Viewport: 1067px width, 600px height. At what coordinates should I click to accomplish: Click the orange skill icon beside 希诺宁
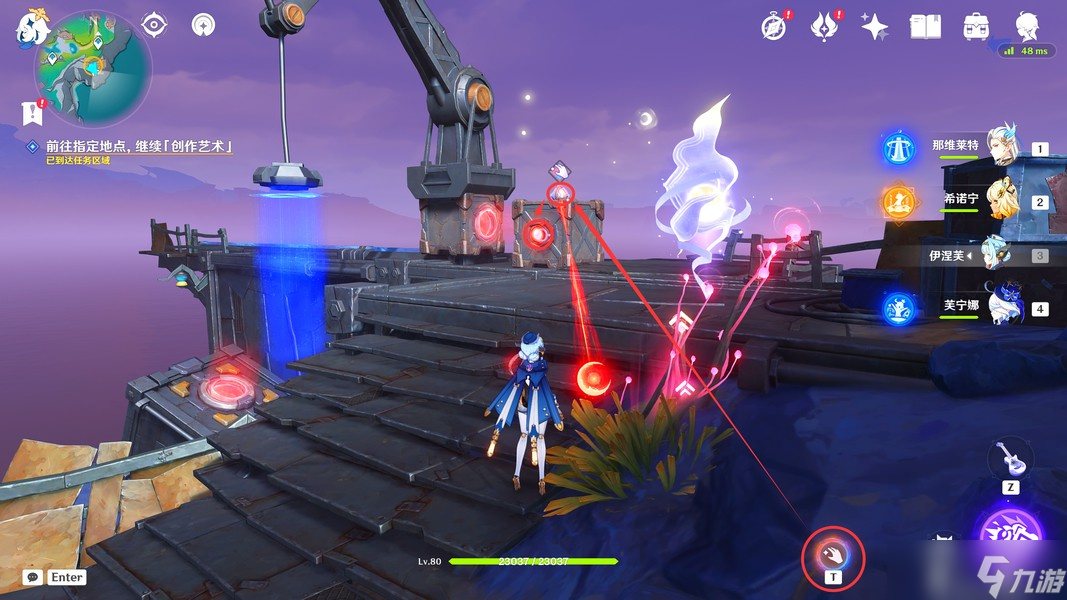898,202
